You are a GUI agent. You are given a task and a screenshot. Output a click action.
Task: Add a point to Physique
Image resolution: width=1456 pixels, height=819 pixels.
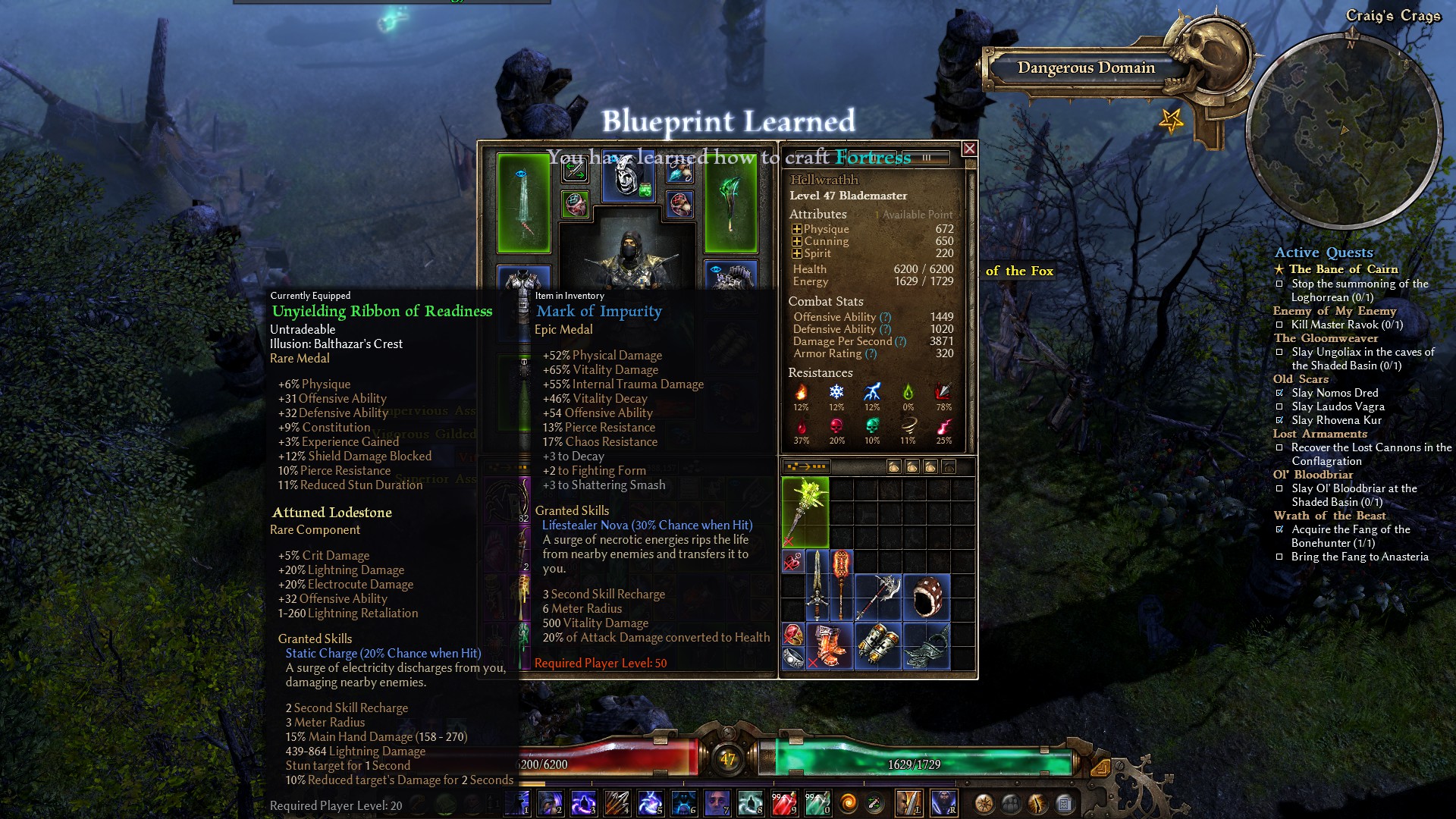(x=796, y=229)
